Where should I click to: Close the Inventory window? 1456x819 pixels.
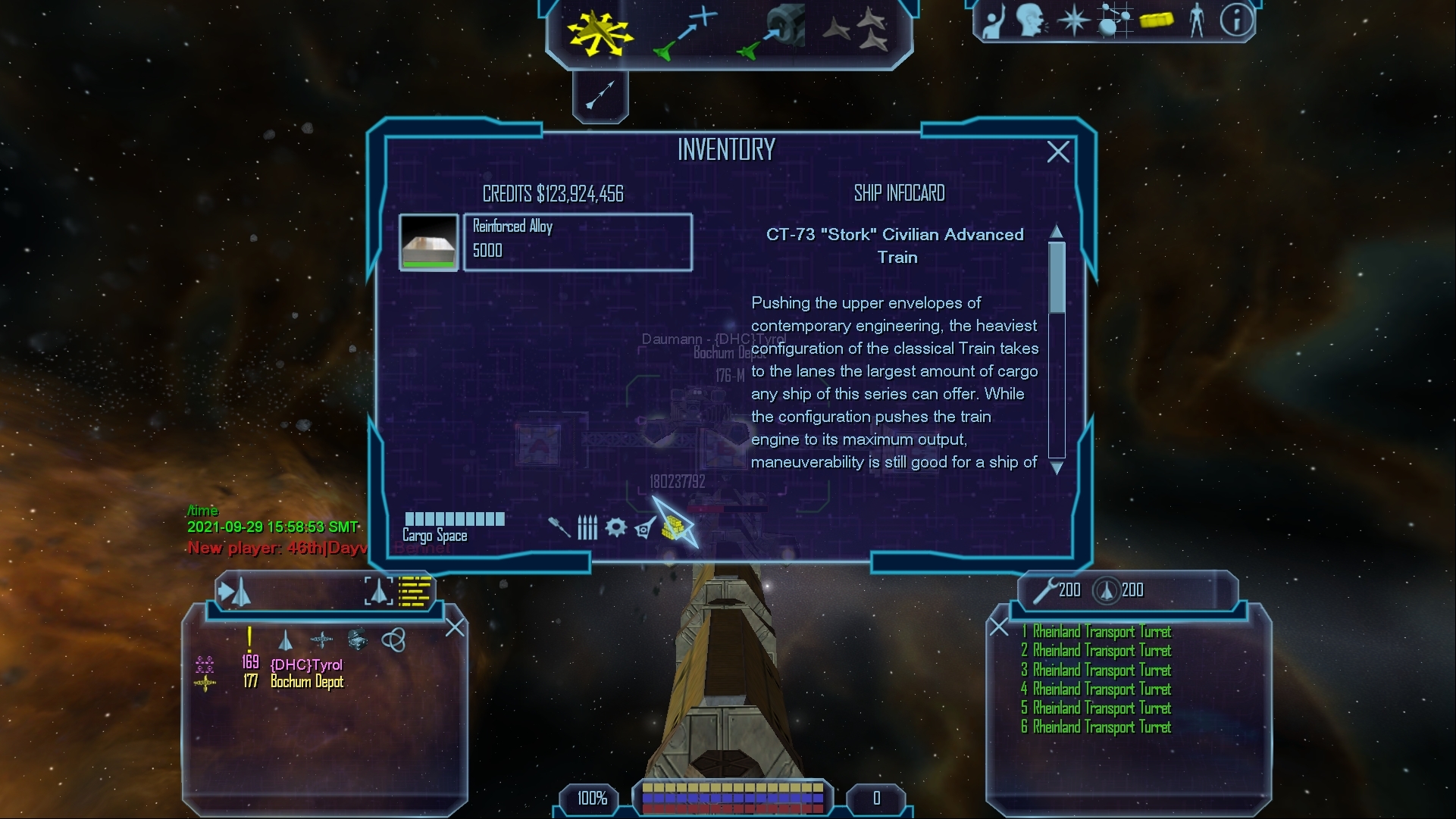(x=1057, y=152)
